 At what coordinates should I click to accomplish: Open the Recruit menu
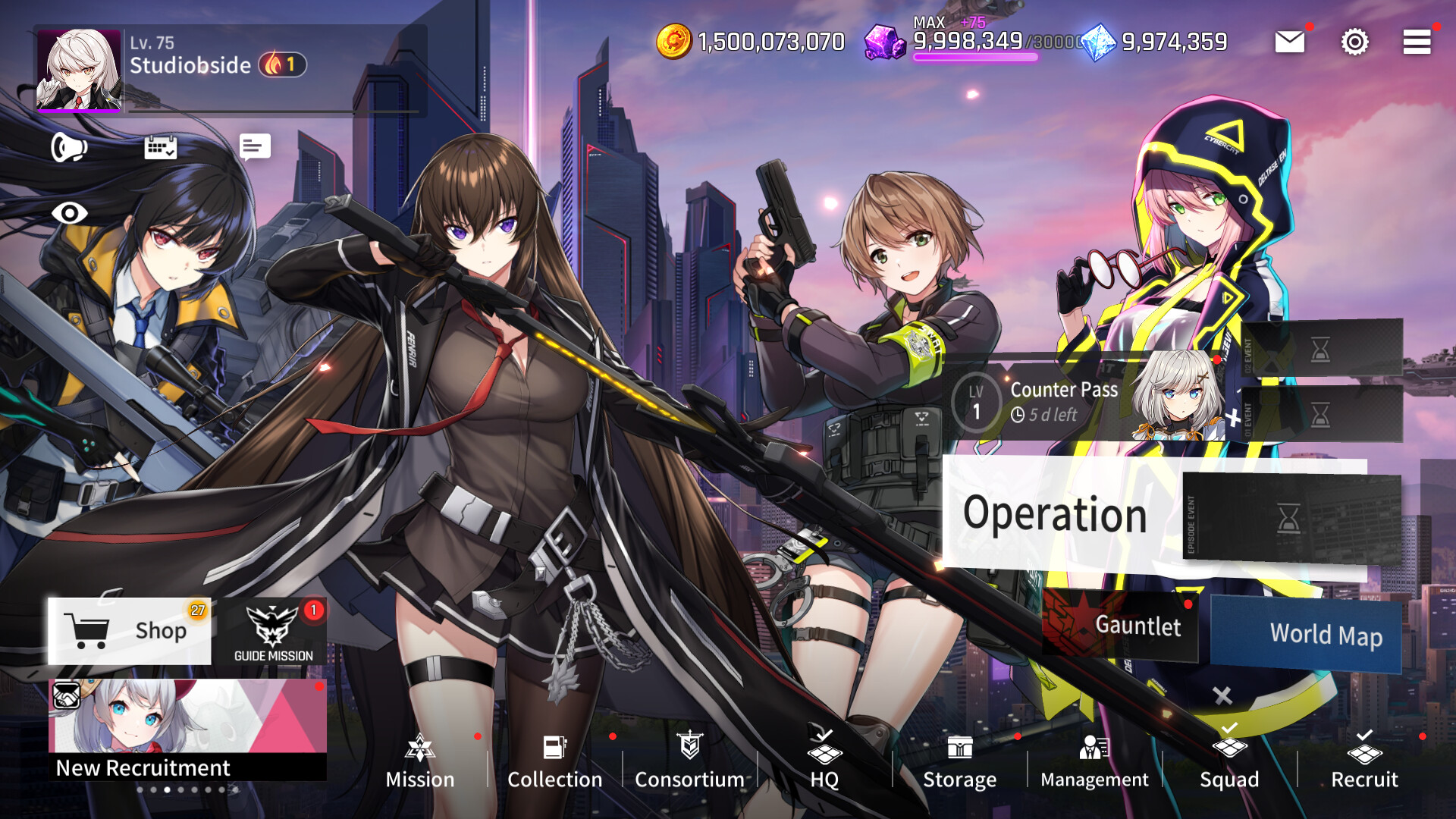click(x=1365, y=762)
